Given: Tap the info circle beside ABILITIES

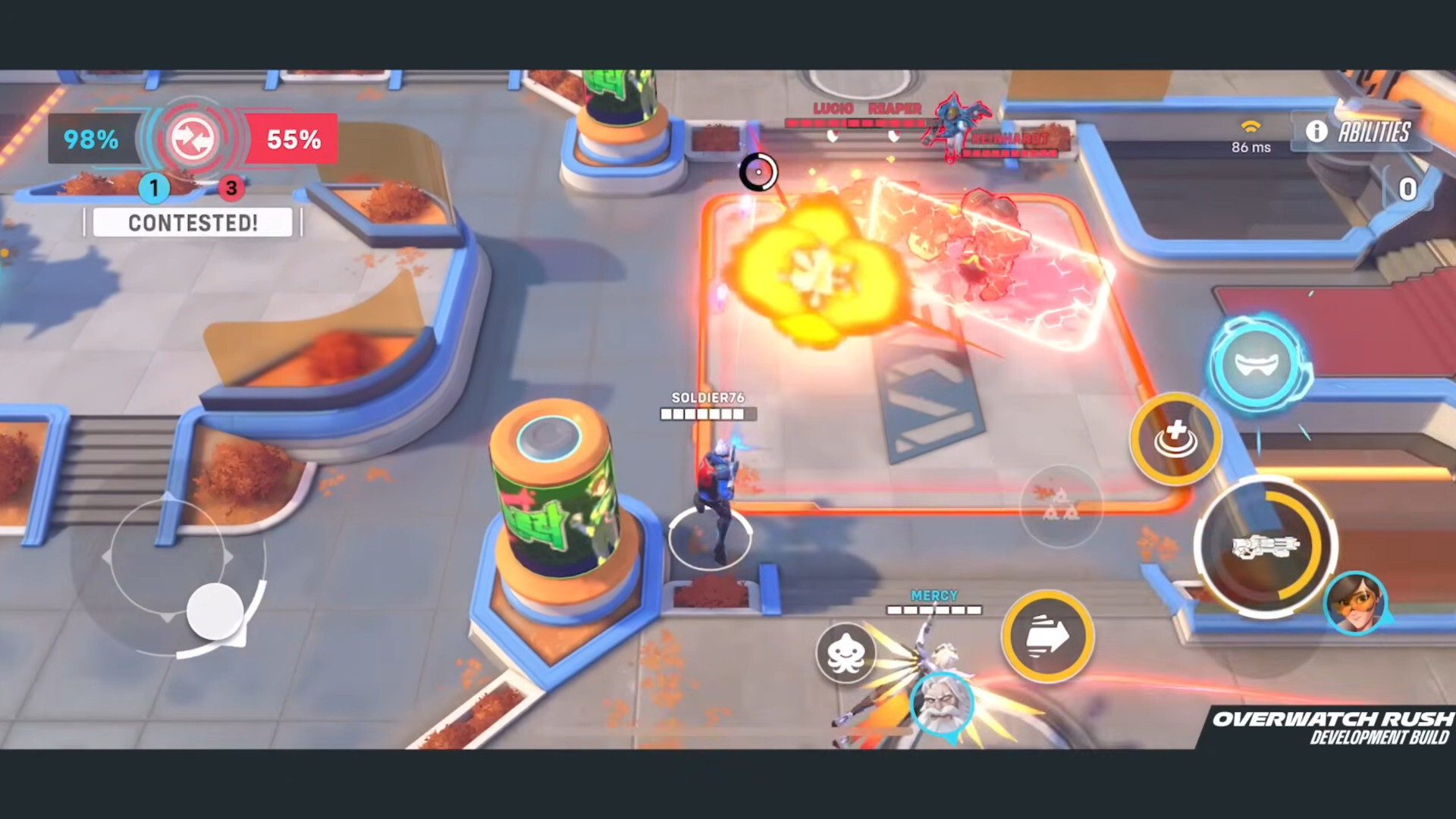Looking at the screenshot, I should pos(1317,132).
